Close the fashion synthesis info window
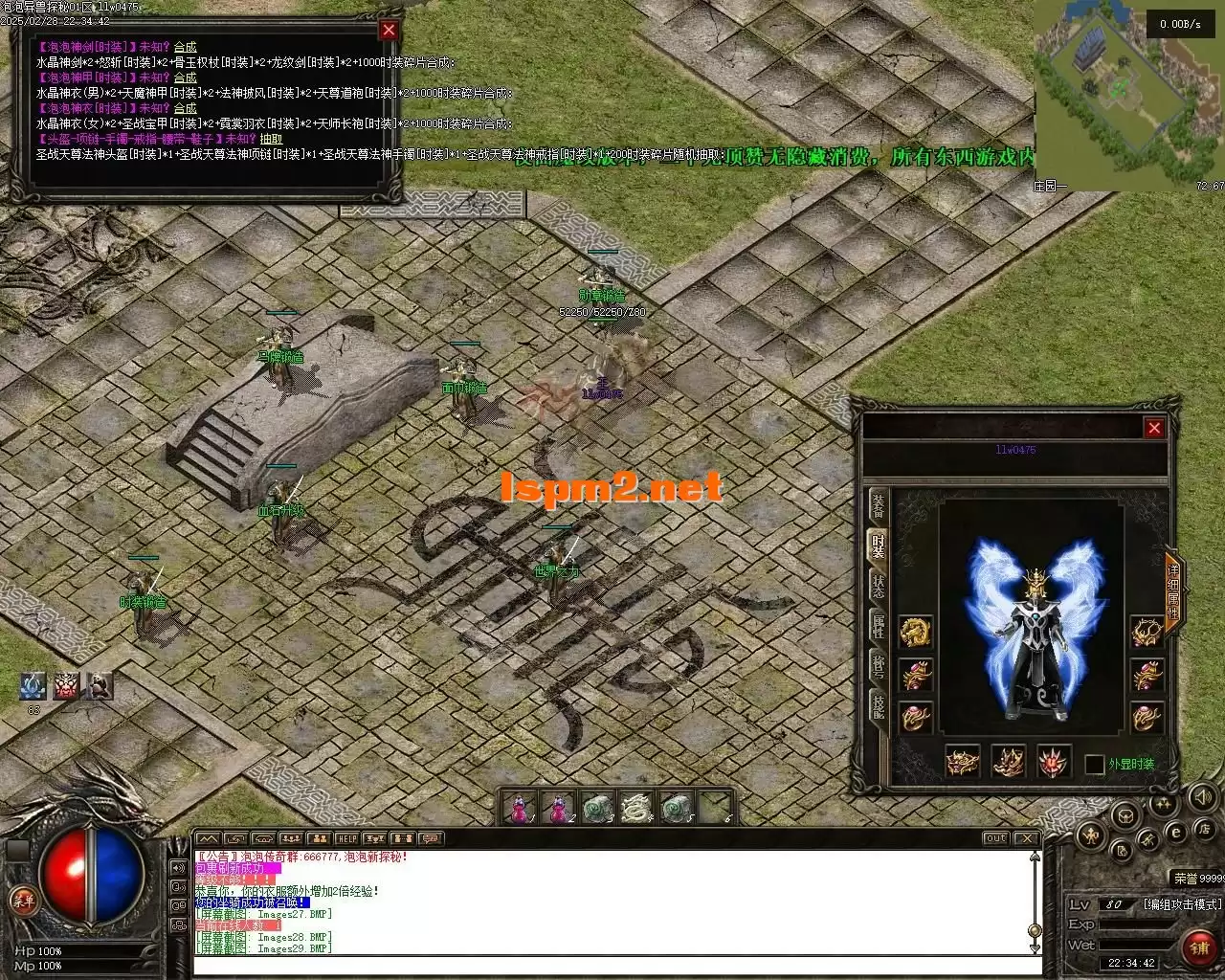This screenshot has height=980, width=1225. (x=388, y=30)
